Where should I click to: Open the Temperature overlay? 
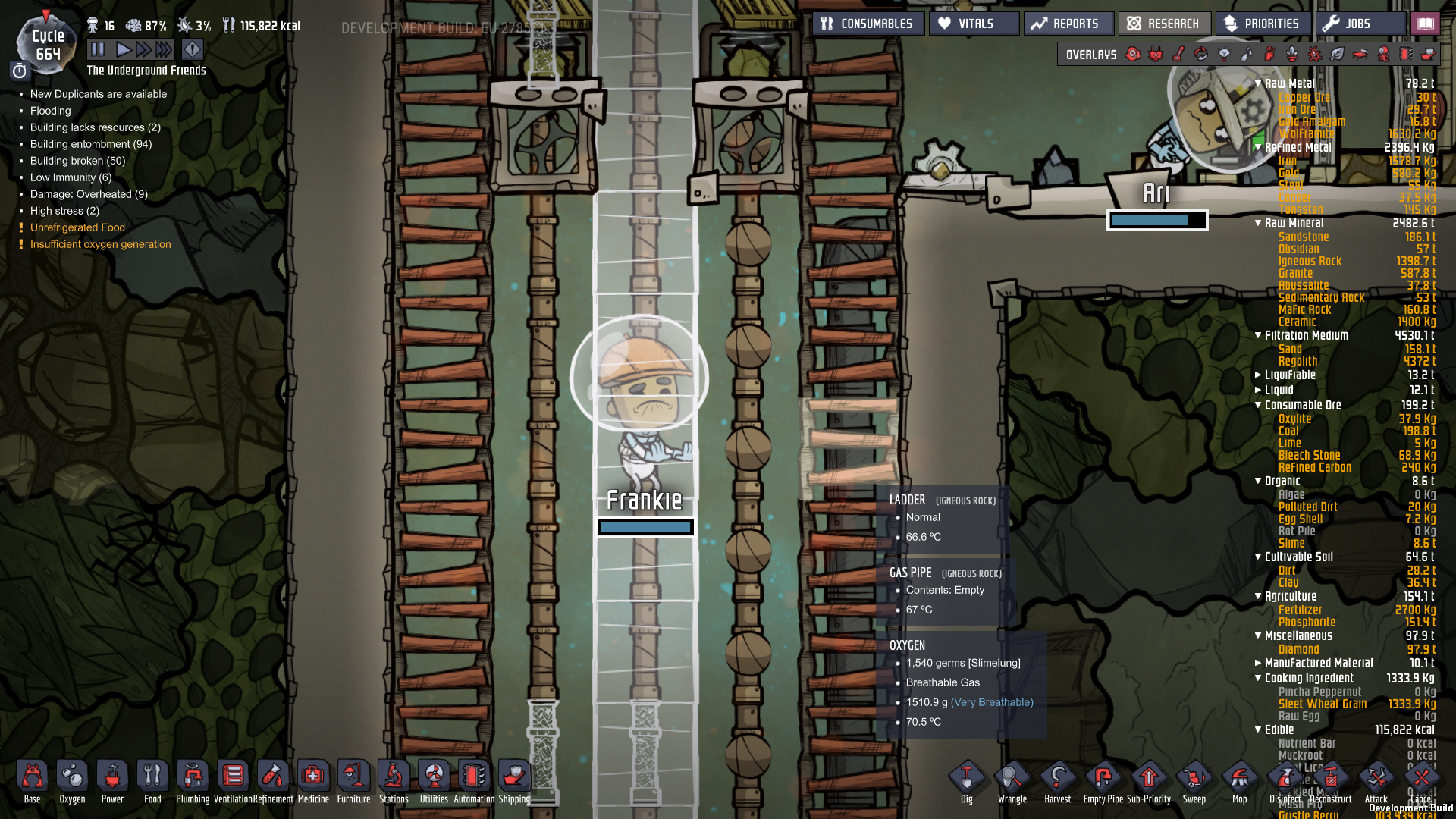point(1177,55)
